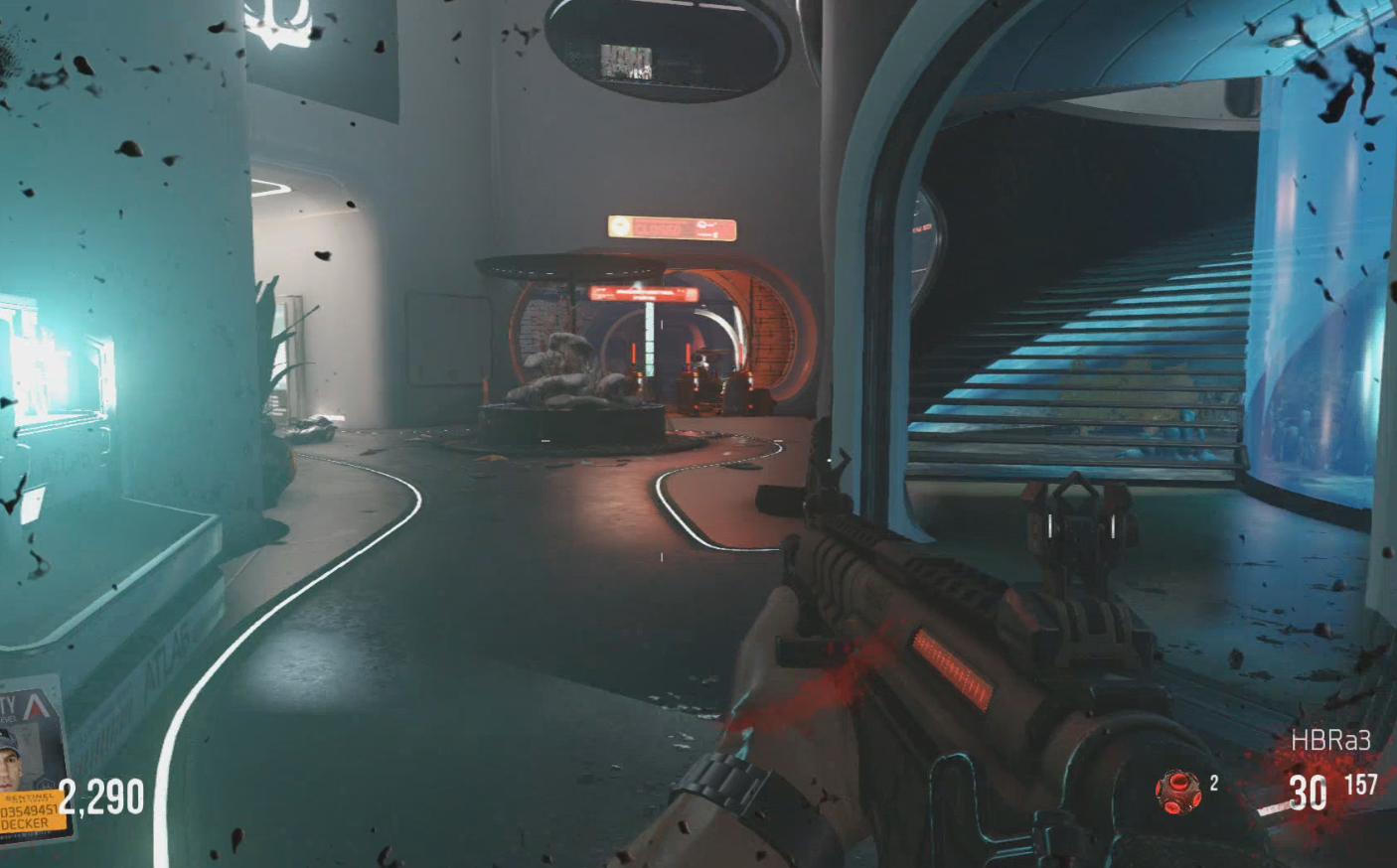Select the circular icon on the overhead sign
Screen dimensions: 1397x868
tap(620, 225)
